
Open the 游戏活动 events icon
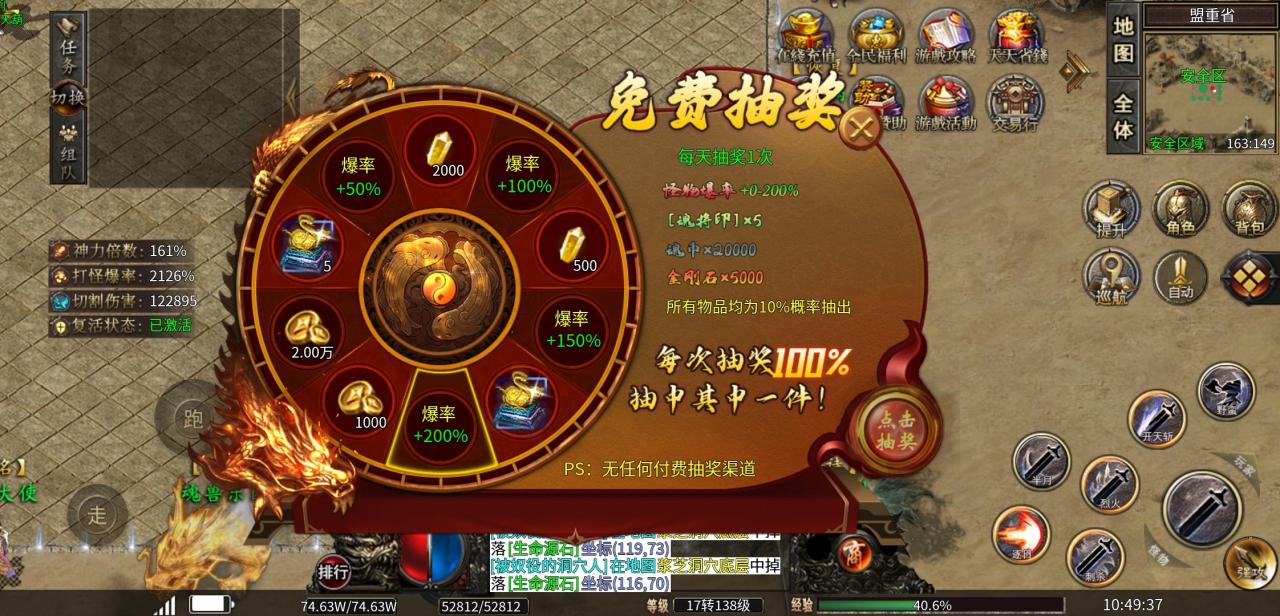946,102
